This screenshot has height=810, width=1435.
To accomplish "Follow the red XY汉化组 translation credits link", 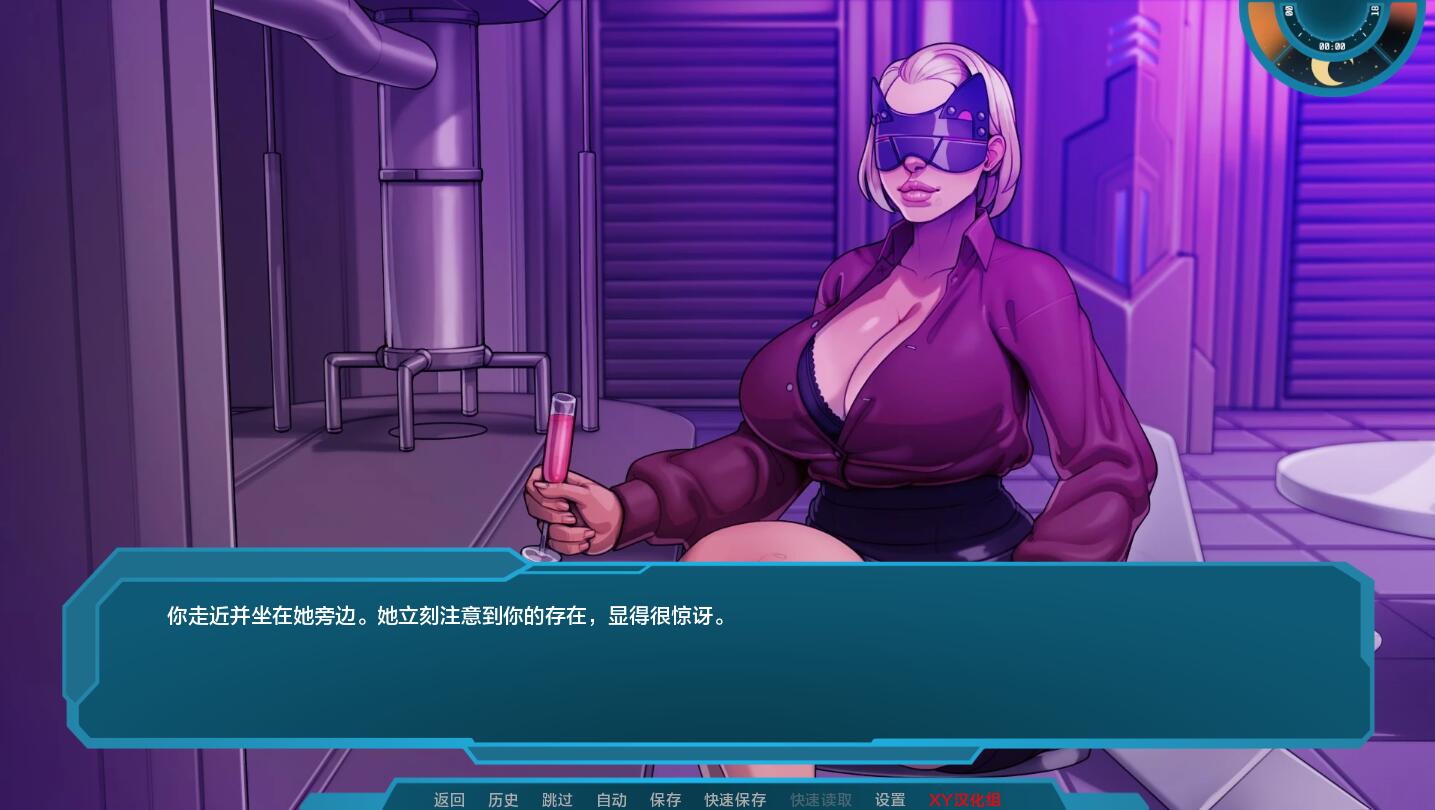I will [x=964, y=800].
